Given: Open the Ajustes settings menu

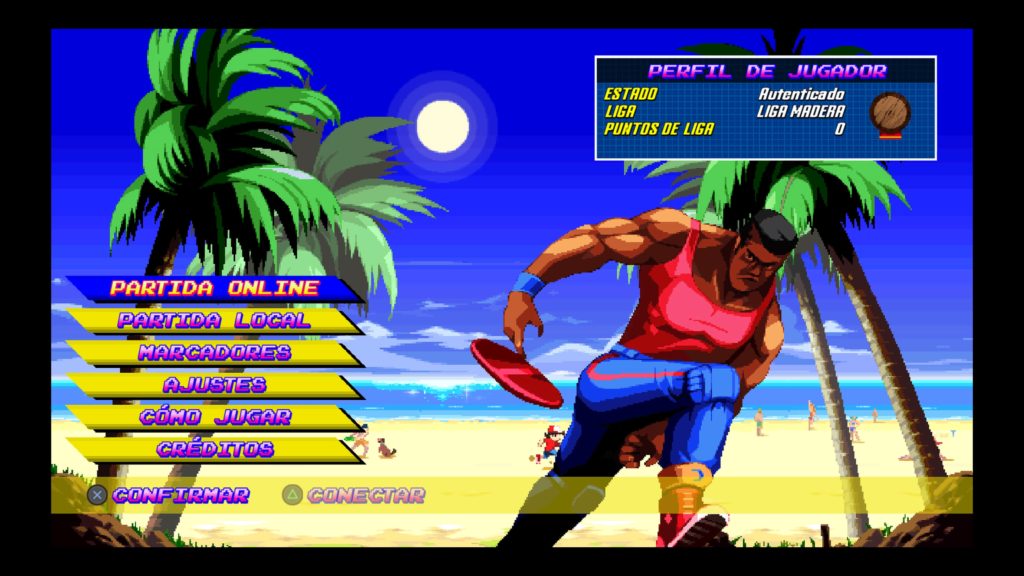Looking at the screenshot, I should [x=214, y=385].
